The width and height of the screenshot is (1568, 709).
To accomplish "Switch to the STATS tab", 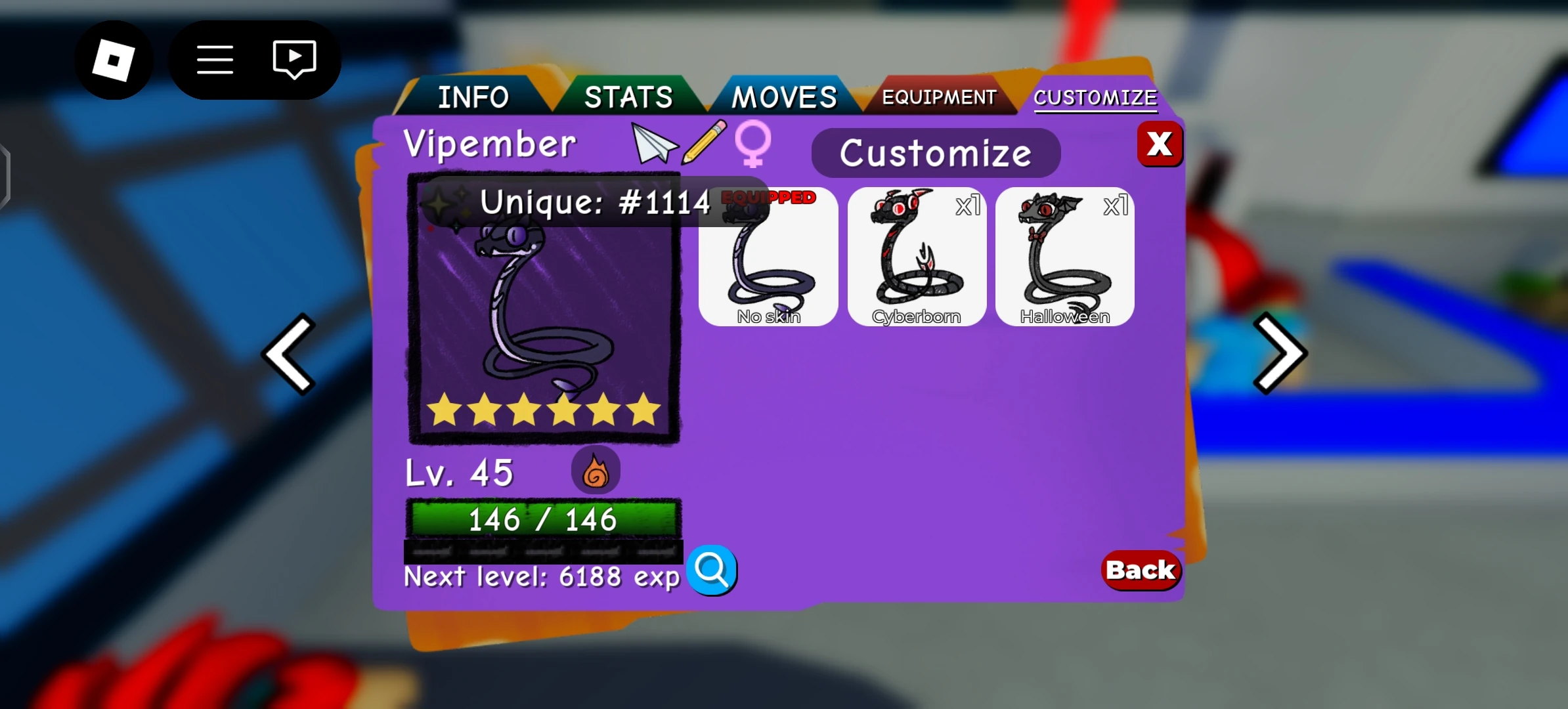I will point(628,97).
